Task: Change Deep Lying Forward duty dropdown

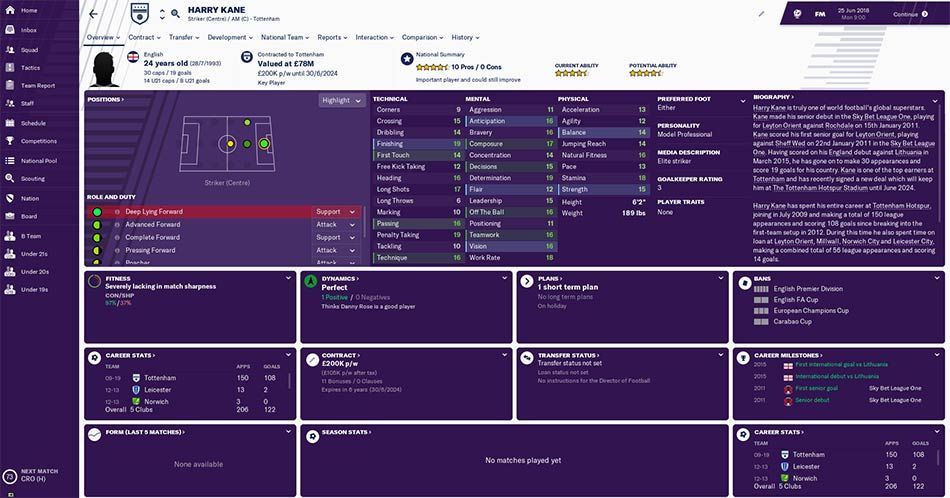Action: 337,212
